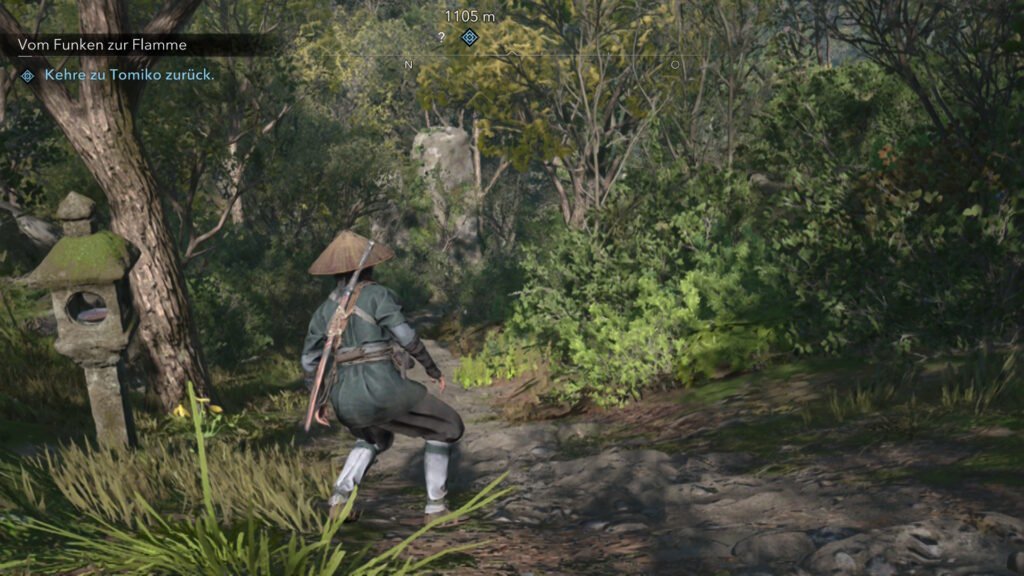Click the objective Kehre zu Tomiko zurück
This screenshot has width=1024, height=576.
129,75
